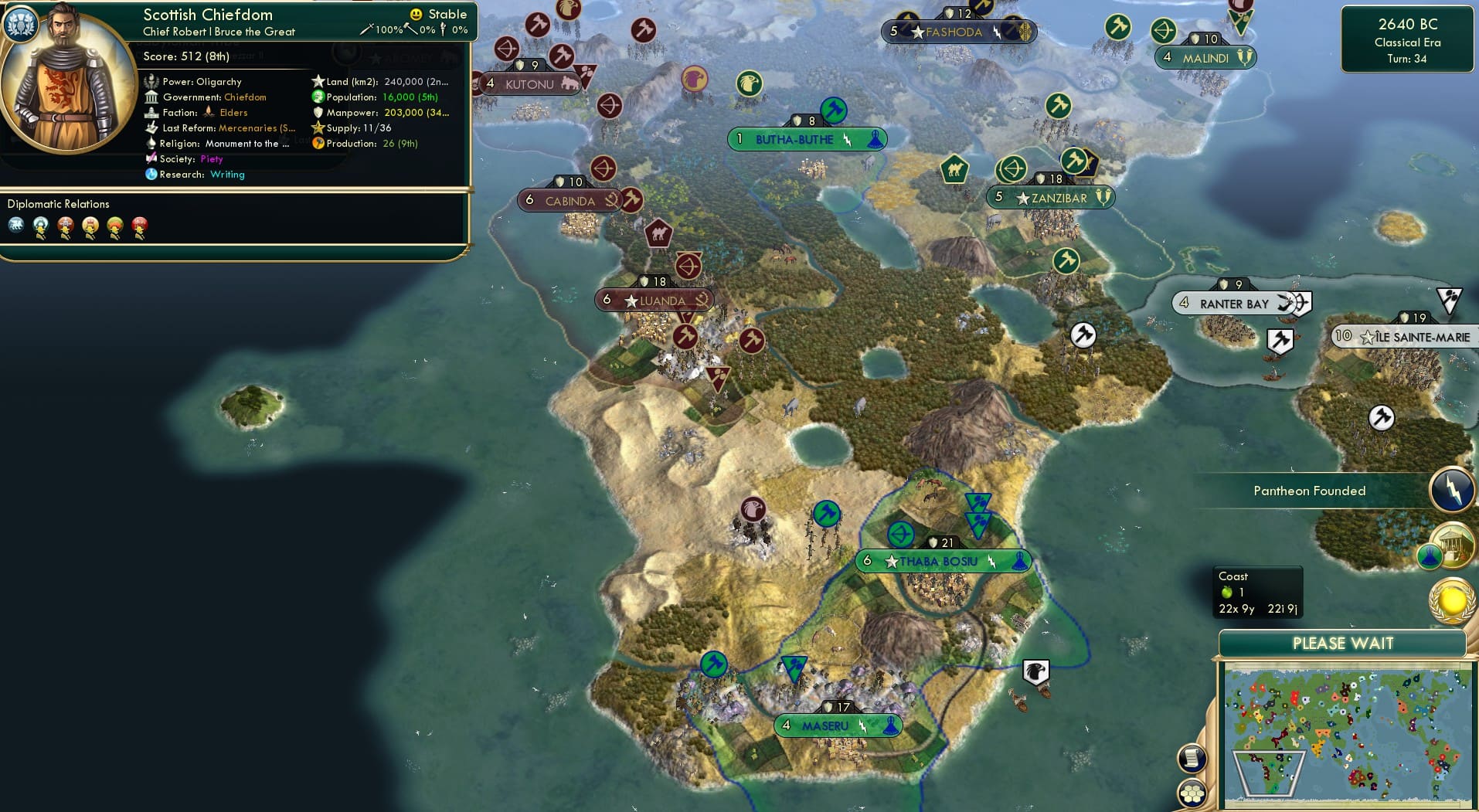The width and height of the screenshot is (1479, 812).
Task: Open the Writing research link
Action: [227, 175]
